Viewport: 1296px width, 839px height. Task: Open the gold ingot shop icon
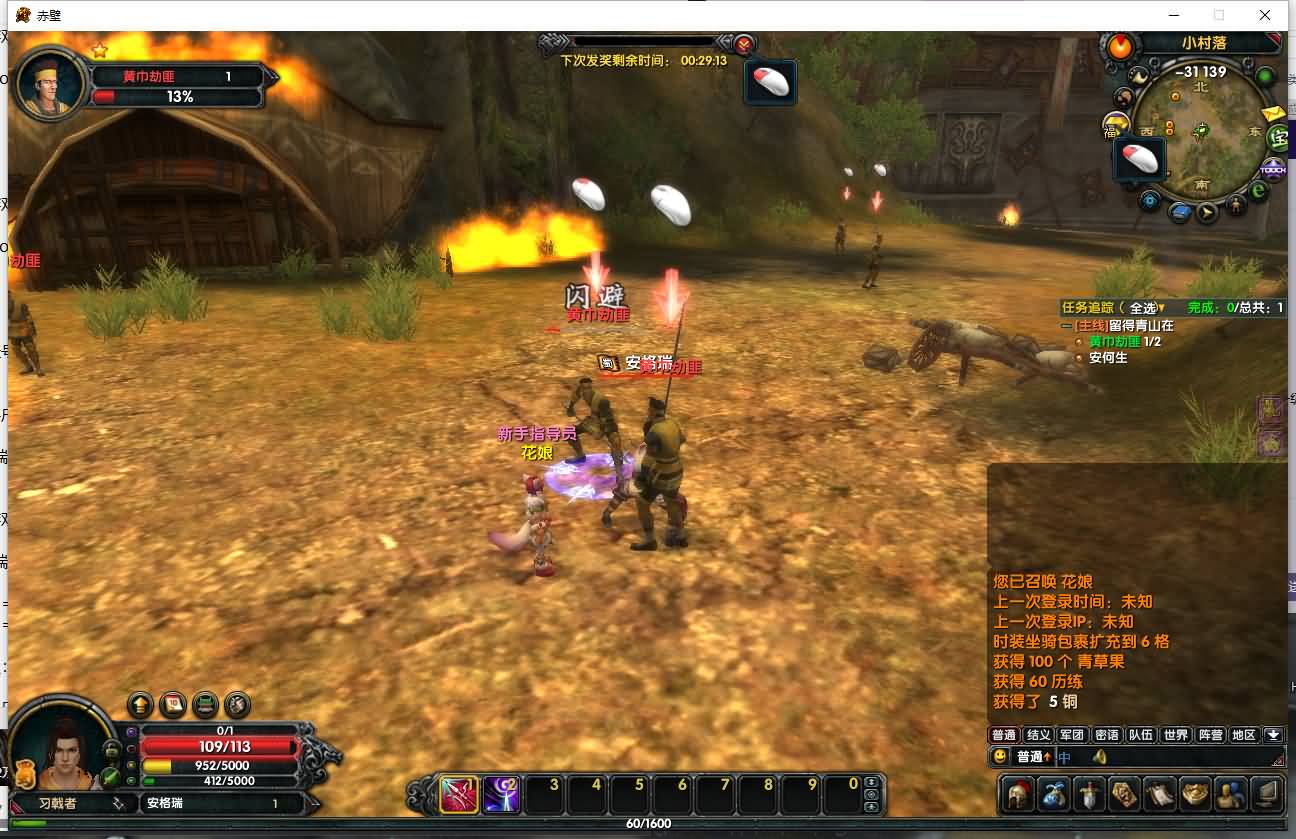[x=1195, y=795]
